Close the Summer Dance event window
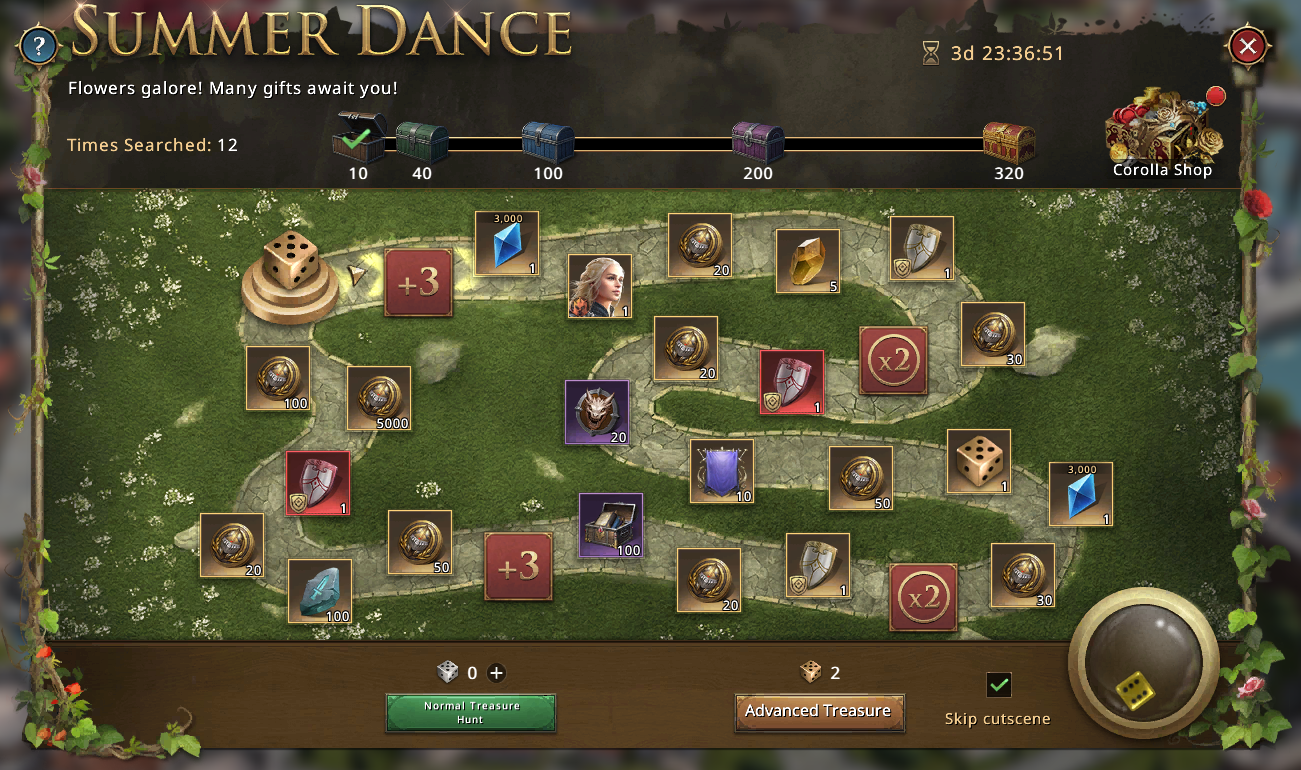This screenshot has width=1301, height=770. coord(1247,46)
